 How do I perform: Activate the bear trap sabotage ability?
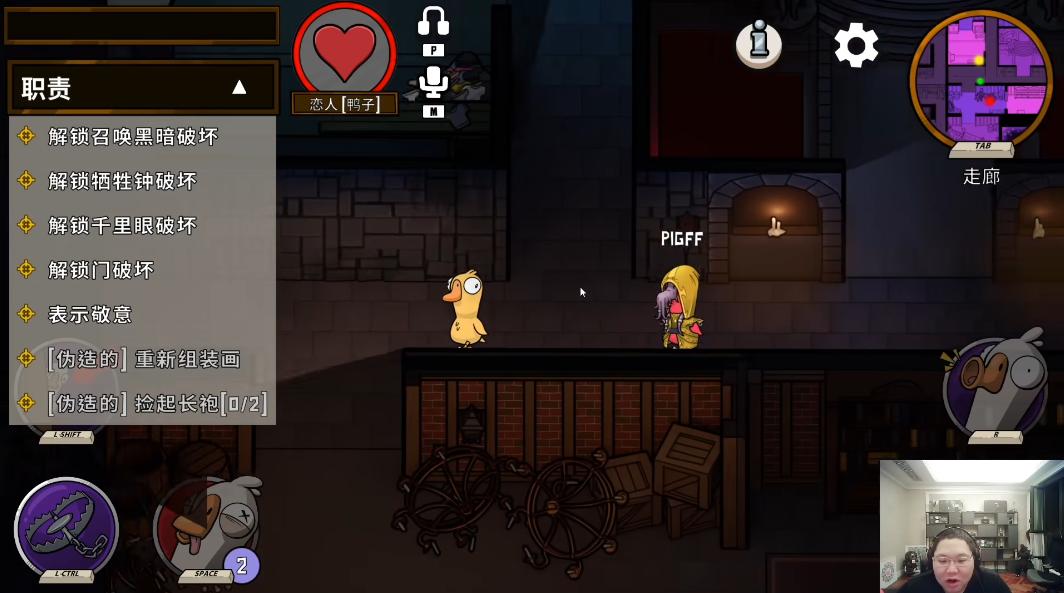[x=66, y=527]
